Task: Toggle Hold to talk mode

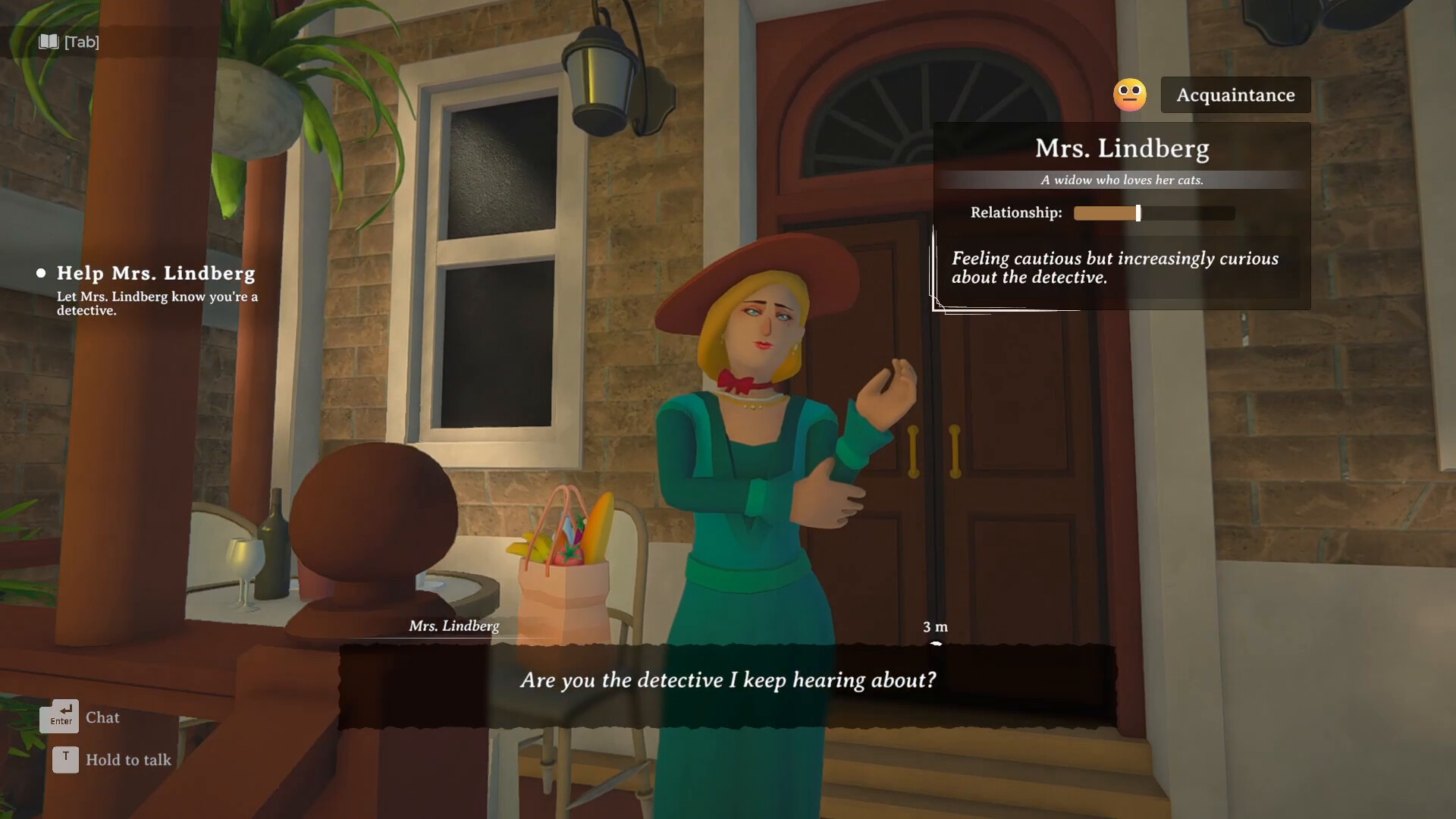Action: (127, 759)
